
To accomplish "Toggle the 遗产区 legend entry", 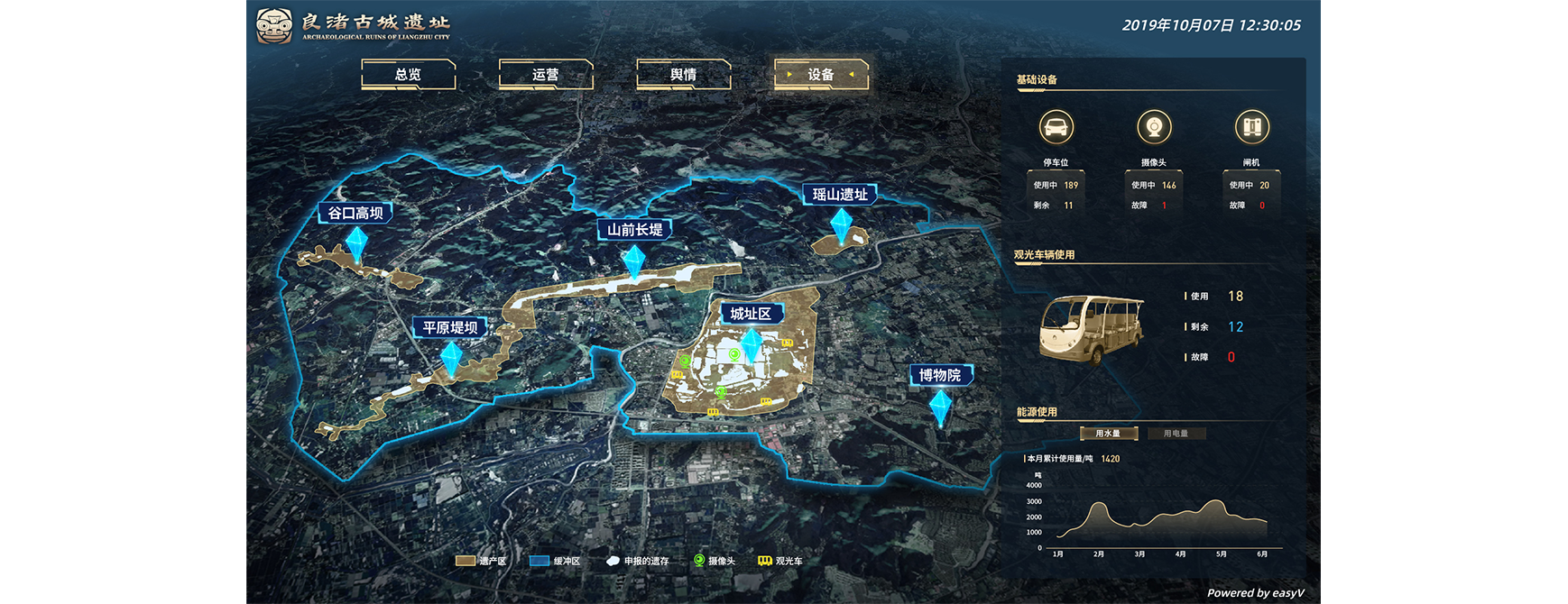I will tap(482, 561).
